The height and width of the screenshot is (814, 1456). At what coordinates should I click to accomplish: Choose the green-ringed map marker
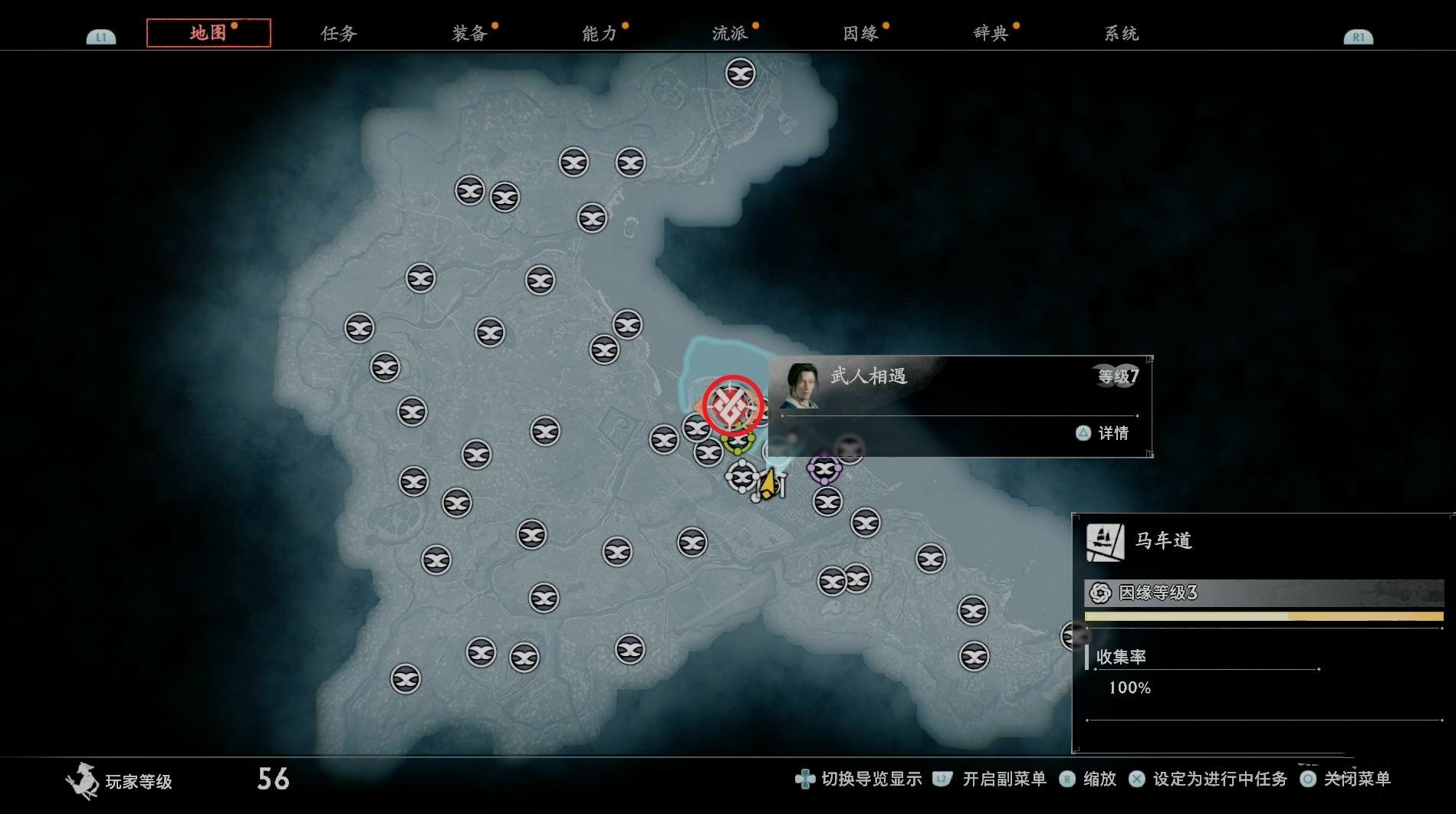click(738, 443)
